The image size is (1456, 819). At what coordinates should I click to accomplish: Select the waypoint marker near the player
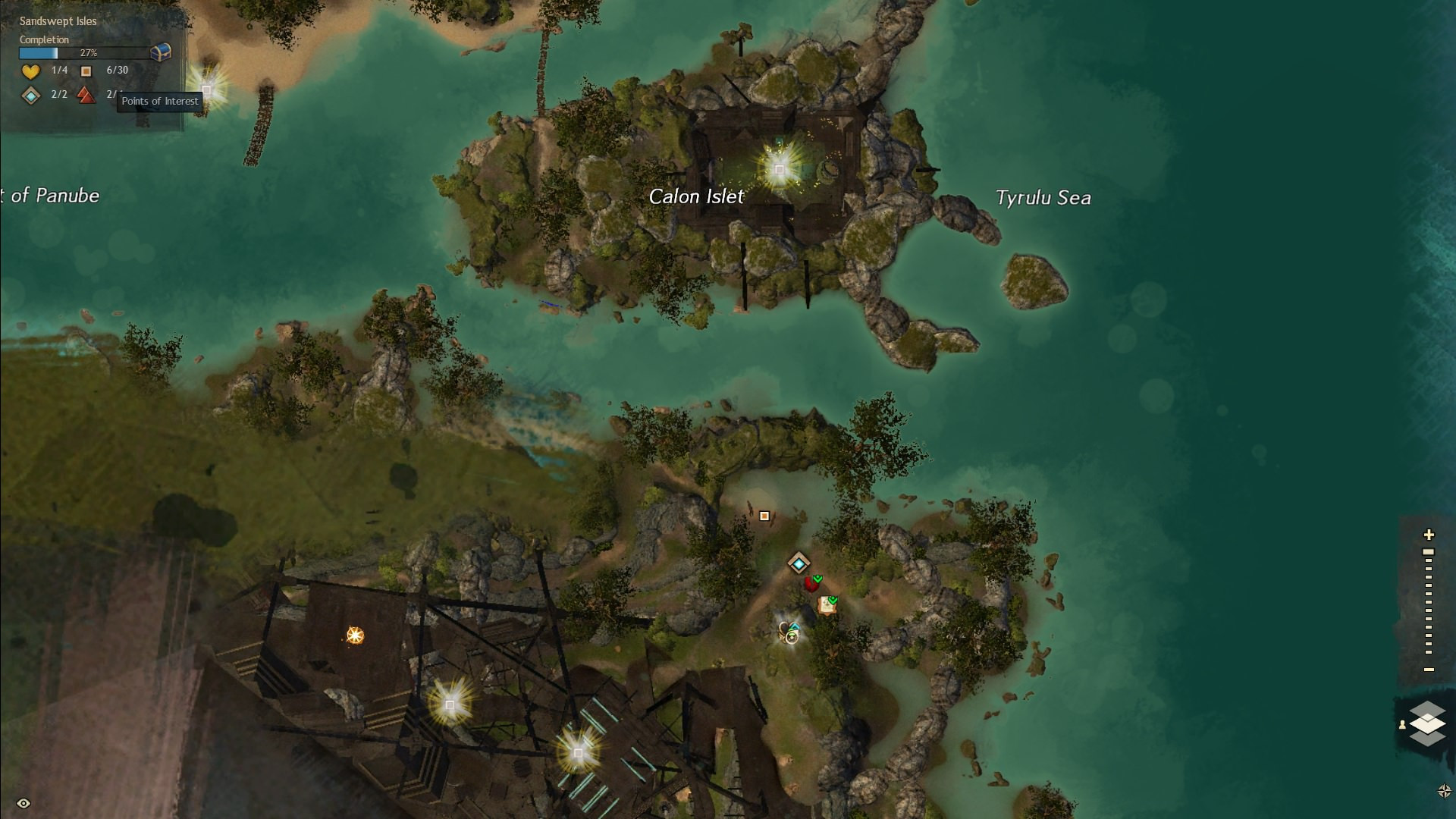point(799,563)
